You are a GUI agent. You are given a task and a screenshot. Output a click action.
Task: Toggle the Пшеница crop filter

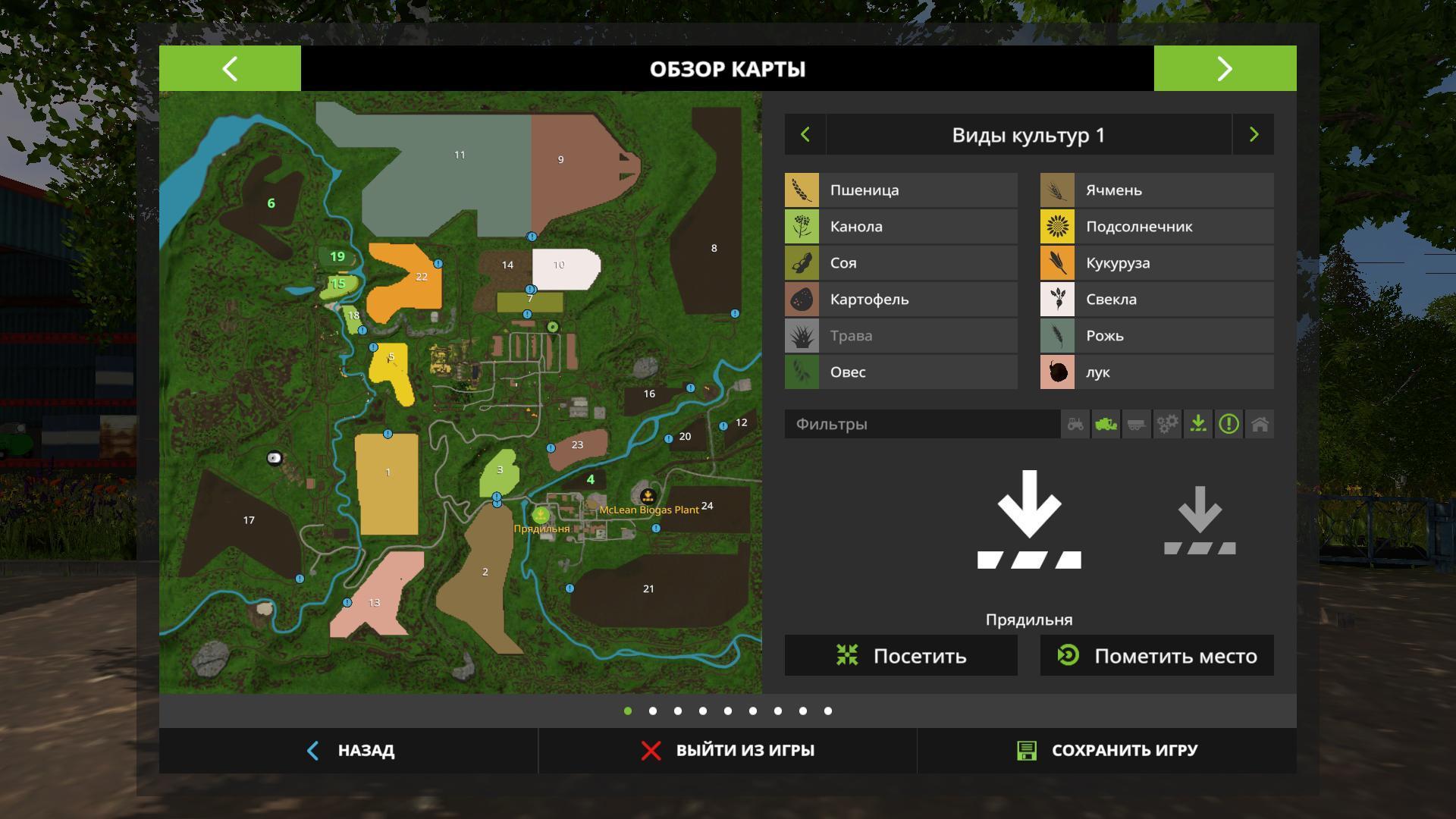[x=901, y=190]
